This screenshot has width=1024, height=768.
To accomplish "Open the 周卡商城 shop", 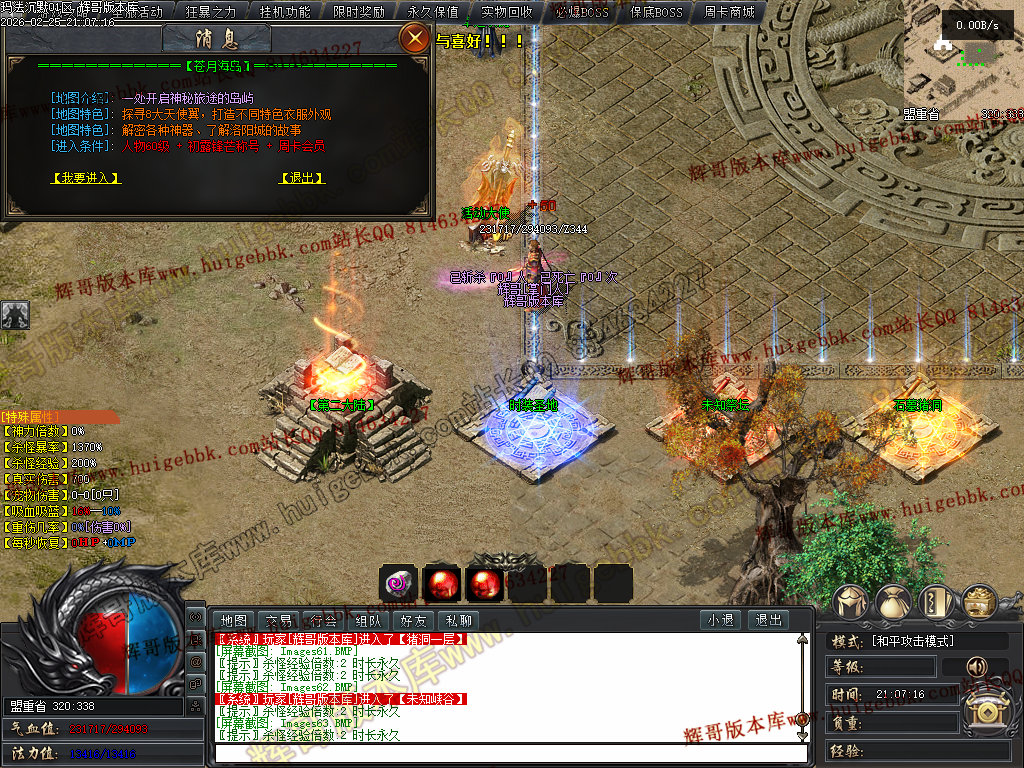I will click(x=729, y=12).
